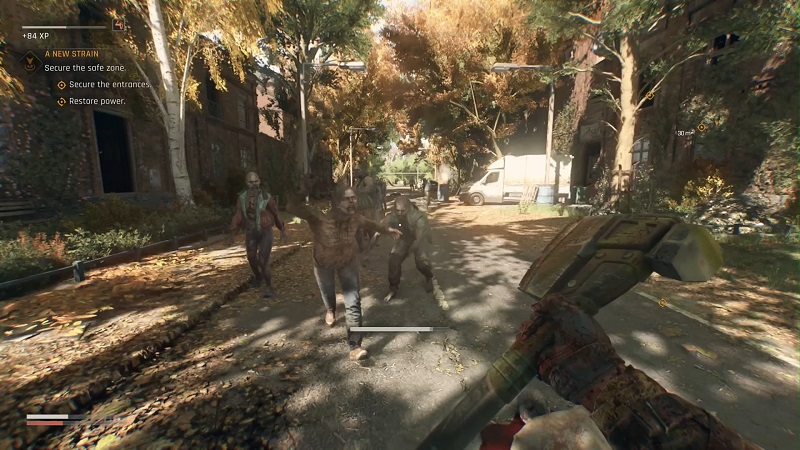The width and height of the screenshot is (800, 450).
Task: Click the quest emblem beside A New Strain
Action: tap(31, 60)
